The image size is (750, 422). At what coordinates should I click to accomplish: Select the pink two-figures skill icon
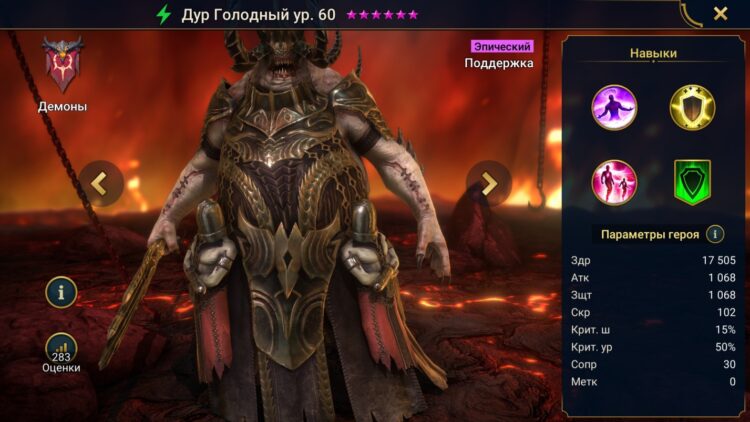click(x=614, y=182)
